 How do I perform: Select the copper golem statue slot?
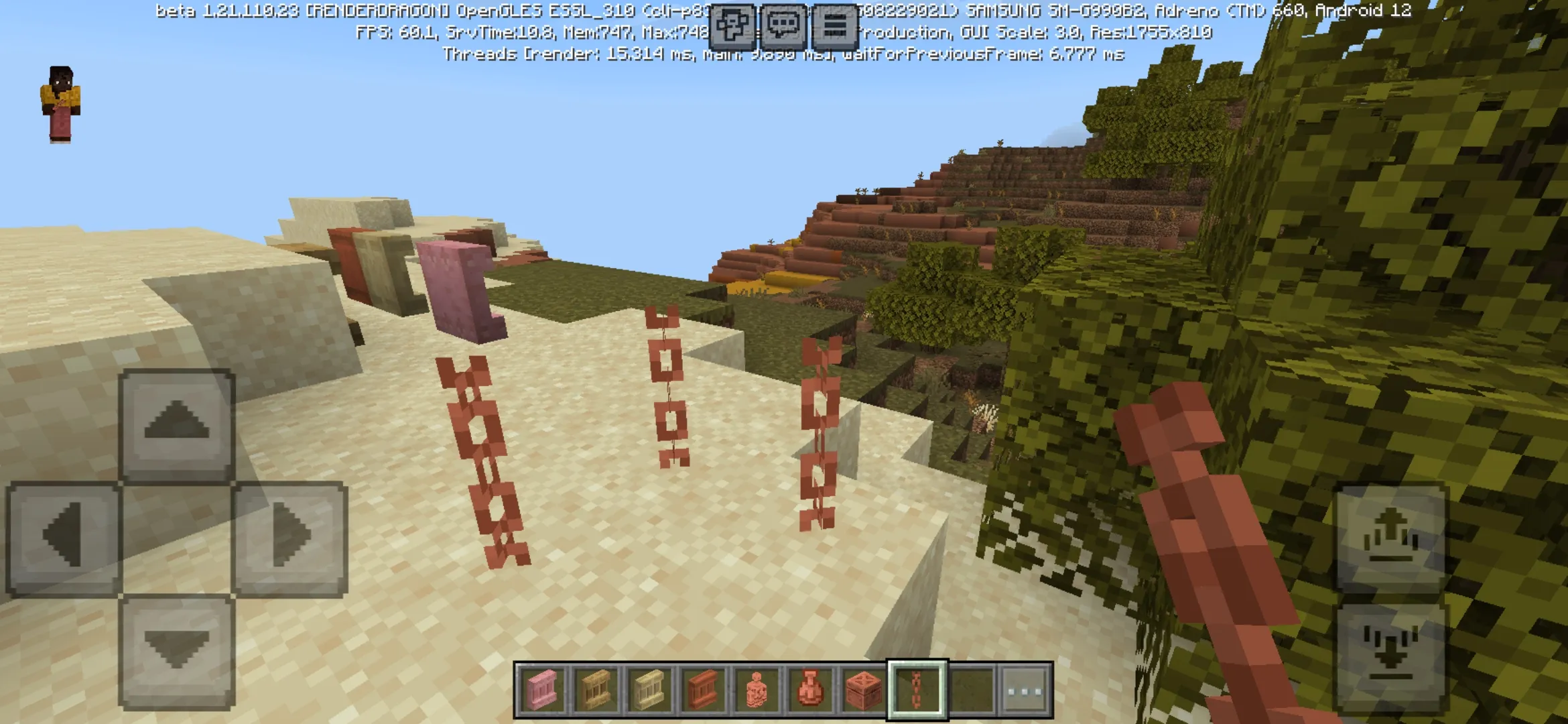pyautogui.click(x=756, y=690)
